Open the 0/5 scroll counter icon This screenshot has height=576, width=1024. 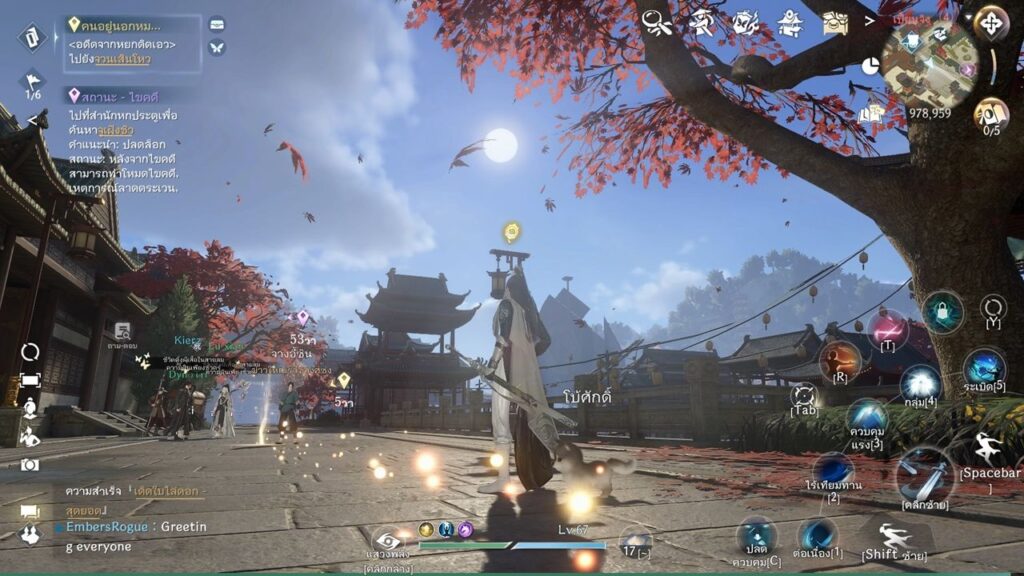(990, 113)
